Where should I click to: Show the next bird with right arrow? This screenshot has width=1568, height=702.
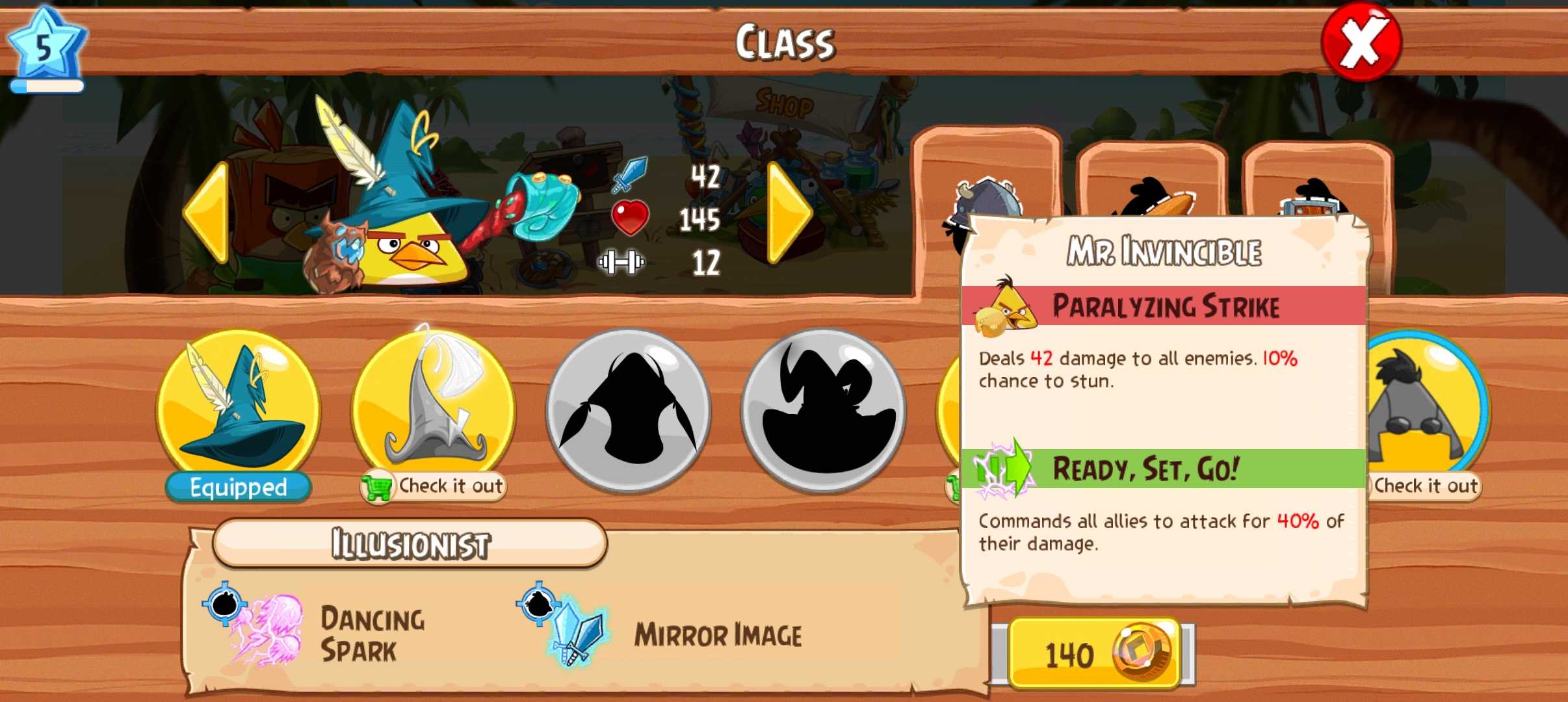(x=789, y=213)
